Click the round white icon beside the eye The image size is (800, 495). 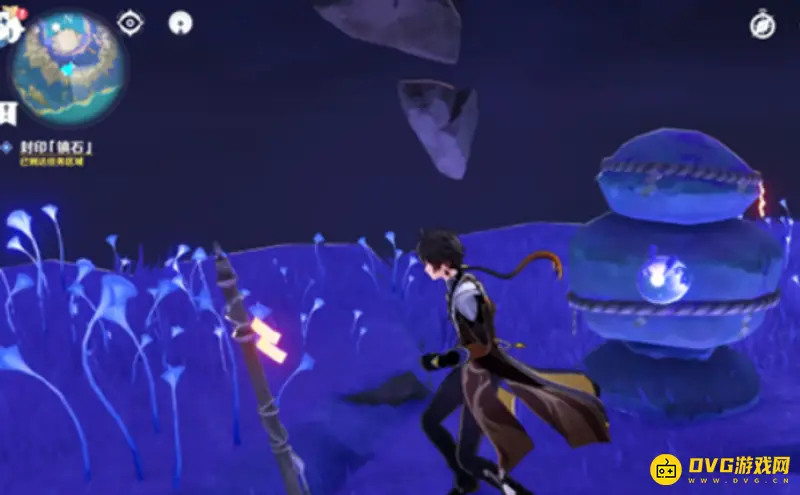180,22
